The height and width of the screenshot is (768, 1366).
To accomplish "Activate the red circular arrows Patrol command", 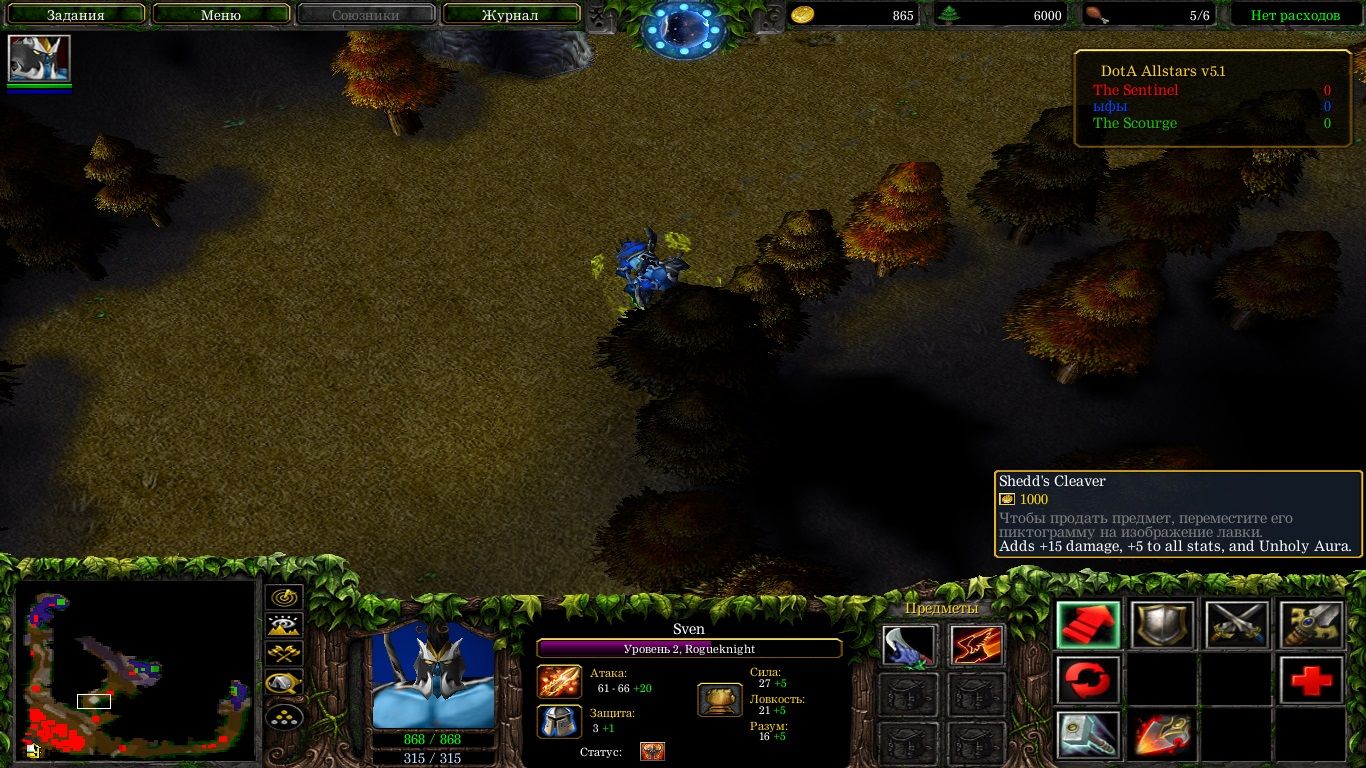I will point(1088,680).
